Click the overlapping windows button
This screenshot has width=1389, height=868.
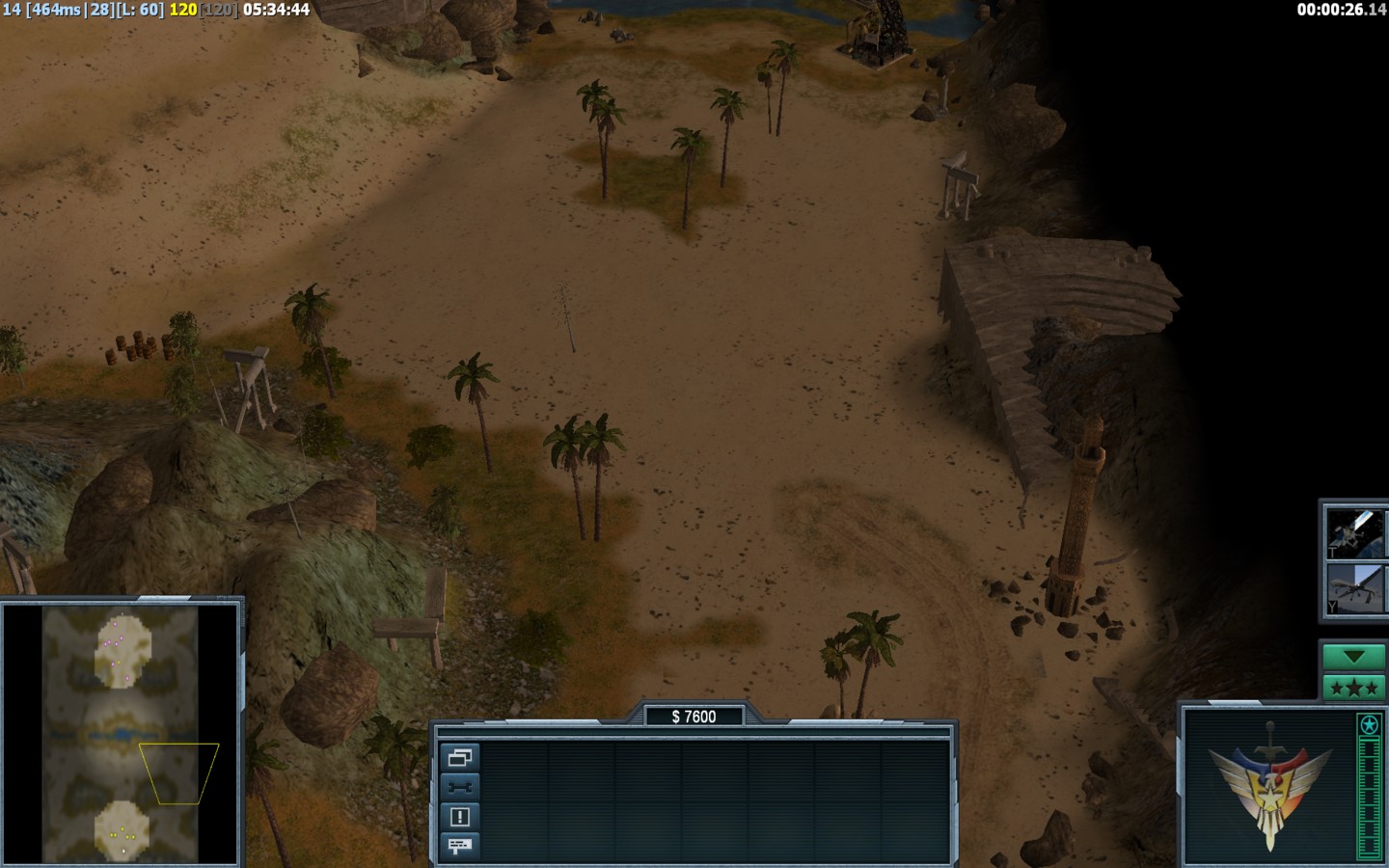(x=460, y=758)
